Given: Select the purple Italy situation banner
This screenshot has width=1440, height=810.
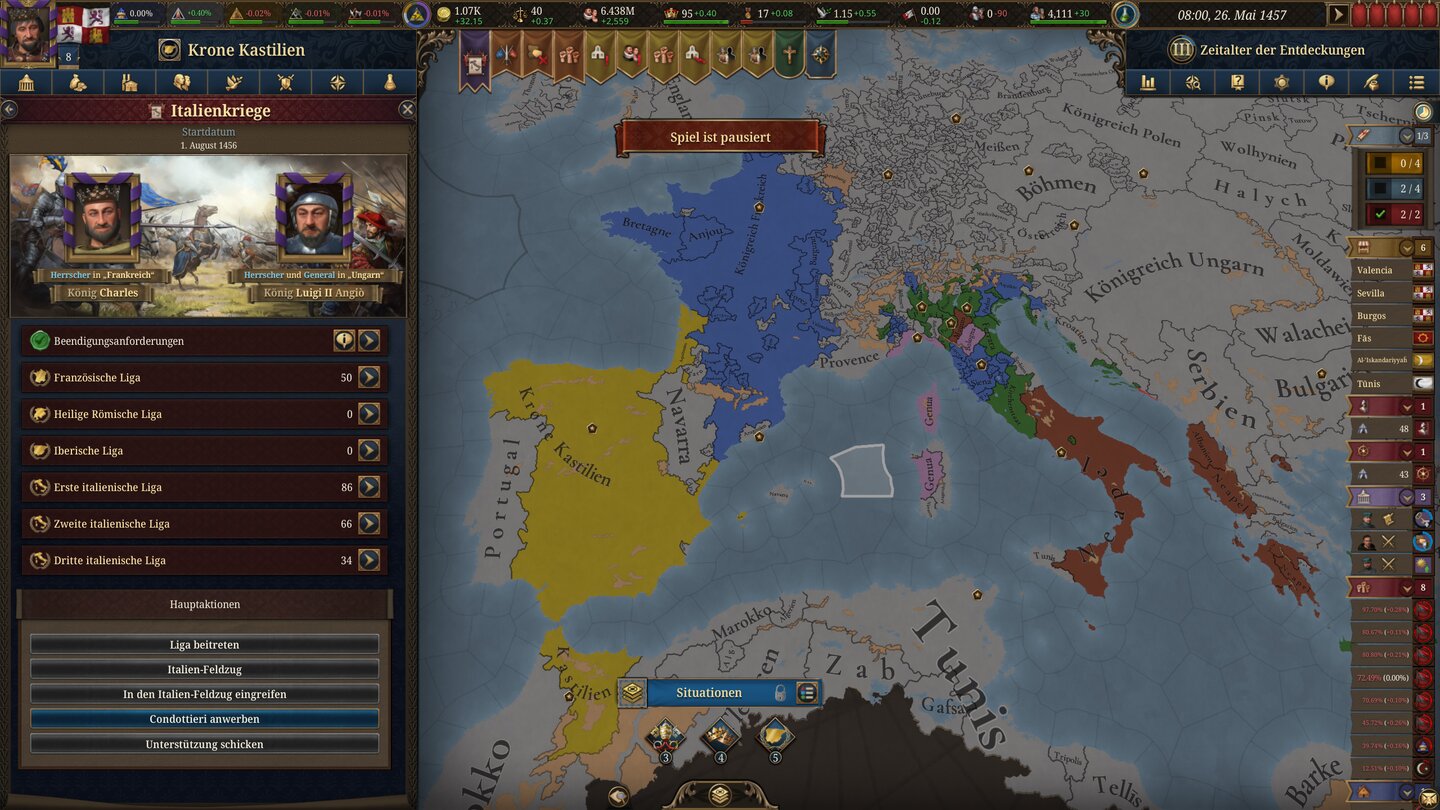Looking at the screenshot, I should (473, 55).
